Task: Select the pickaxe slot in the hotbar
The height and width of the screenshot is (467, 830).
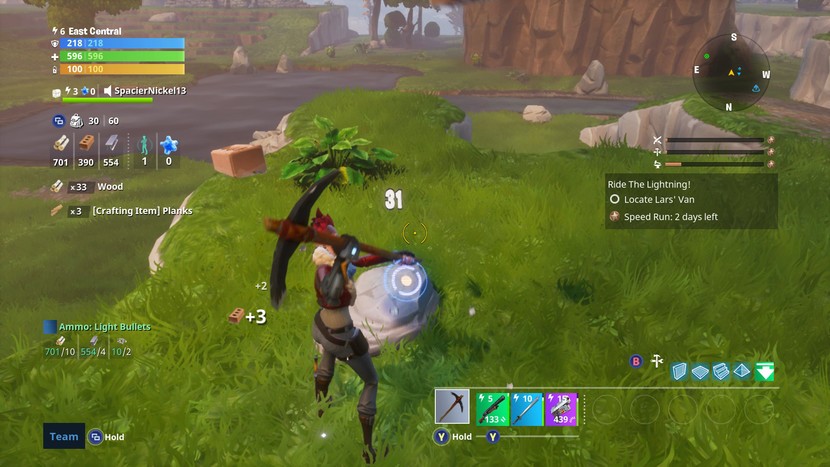Action: click(452, 407)
